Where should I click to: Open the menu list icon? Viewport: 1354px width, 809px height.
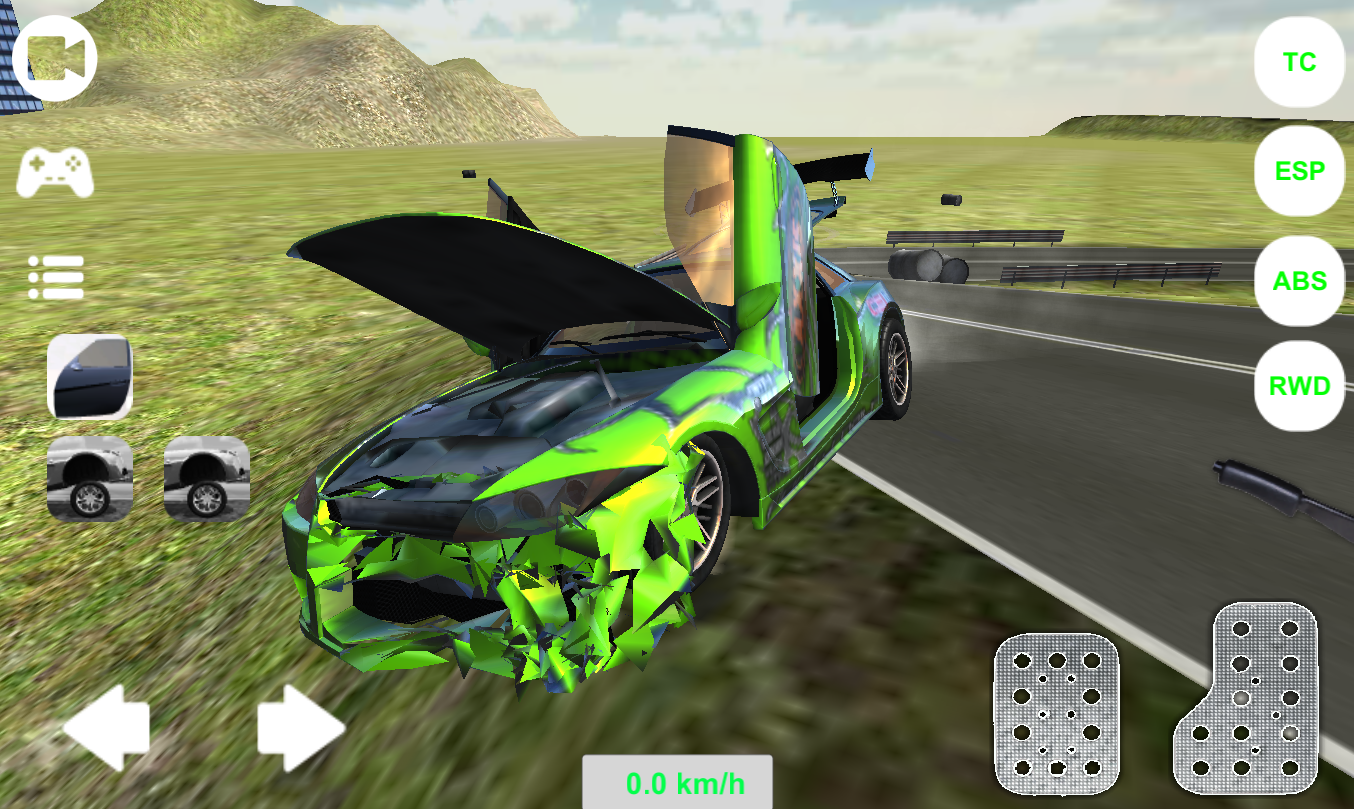[x=55, y=275]
